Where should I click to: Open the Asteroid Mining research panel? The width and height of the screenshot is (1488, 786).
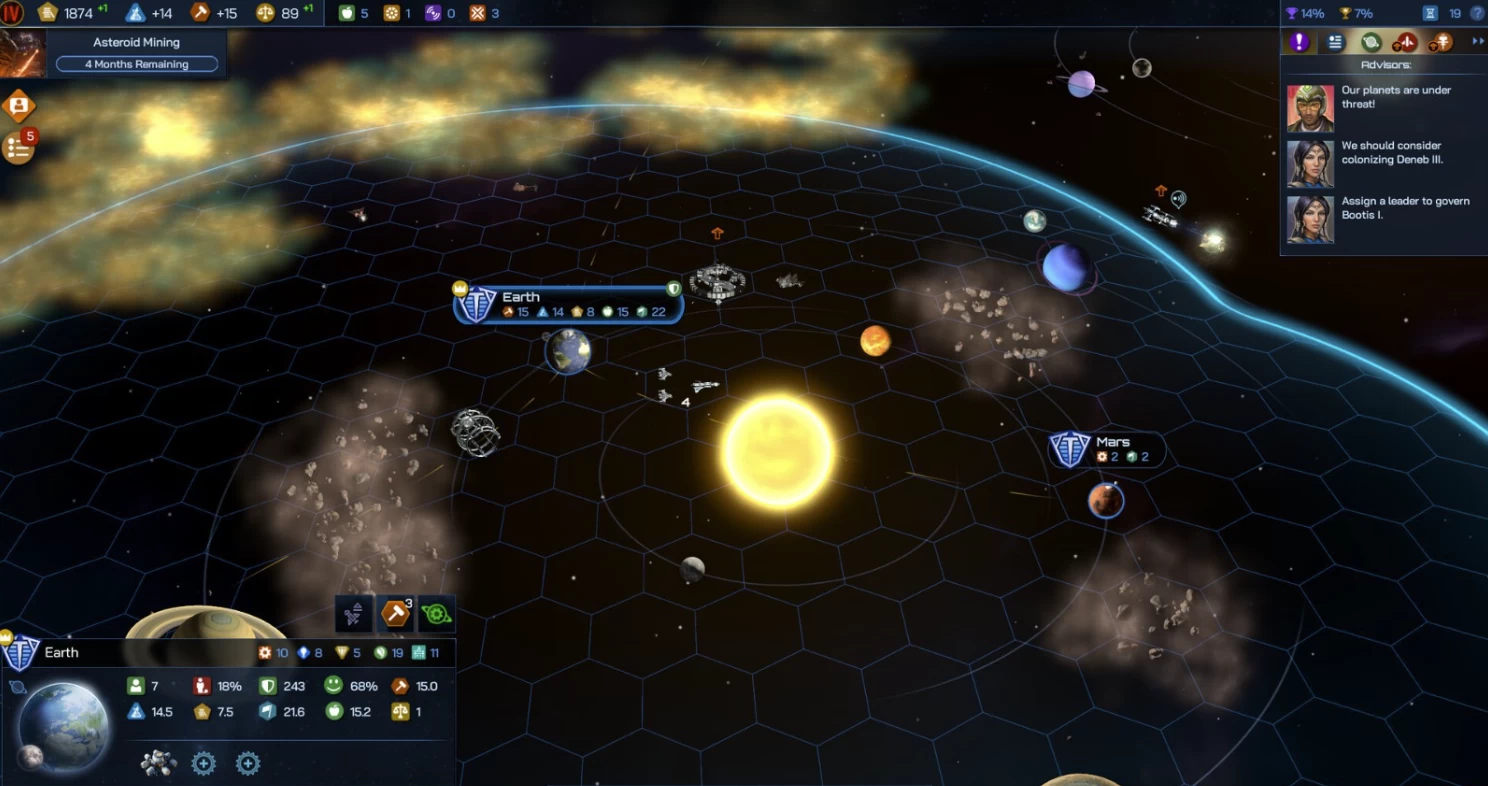coord(136,53)
